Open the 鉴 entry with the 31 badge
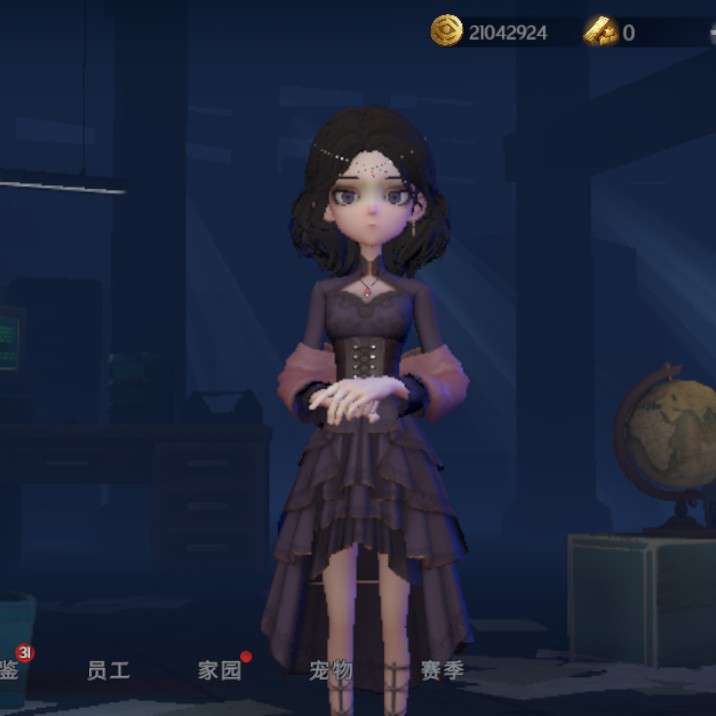The width and height of the screenshot is (716, 716). pos(10,670)
